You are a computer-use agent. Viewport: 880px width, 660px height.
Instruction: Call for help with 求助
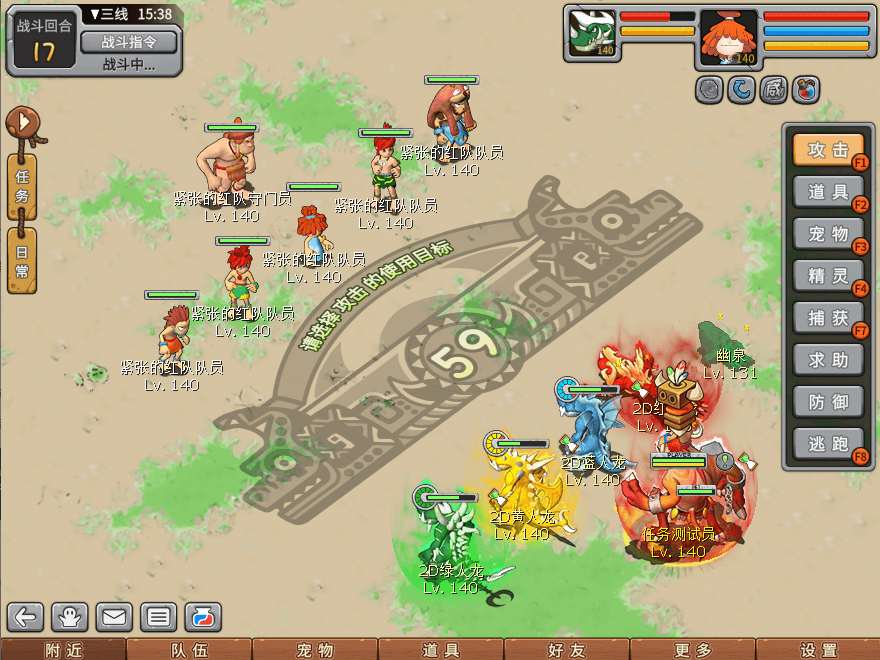(x=828, y=359)
